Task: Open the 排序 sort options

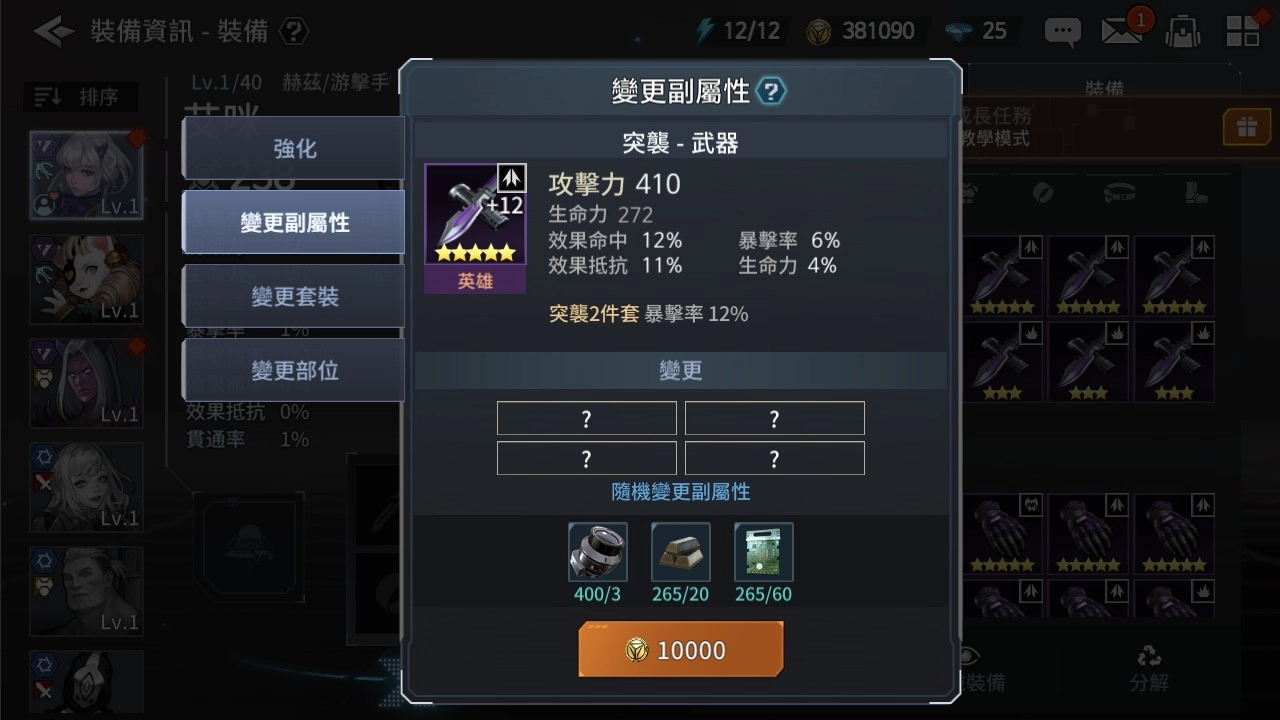Action: pyautogui.click(x=80, y=96)
